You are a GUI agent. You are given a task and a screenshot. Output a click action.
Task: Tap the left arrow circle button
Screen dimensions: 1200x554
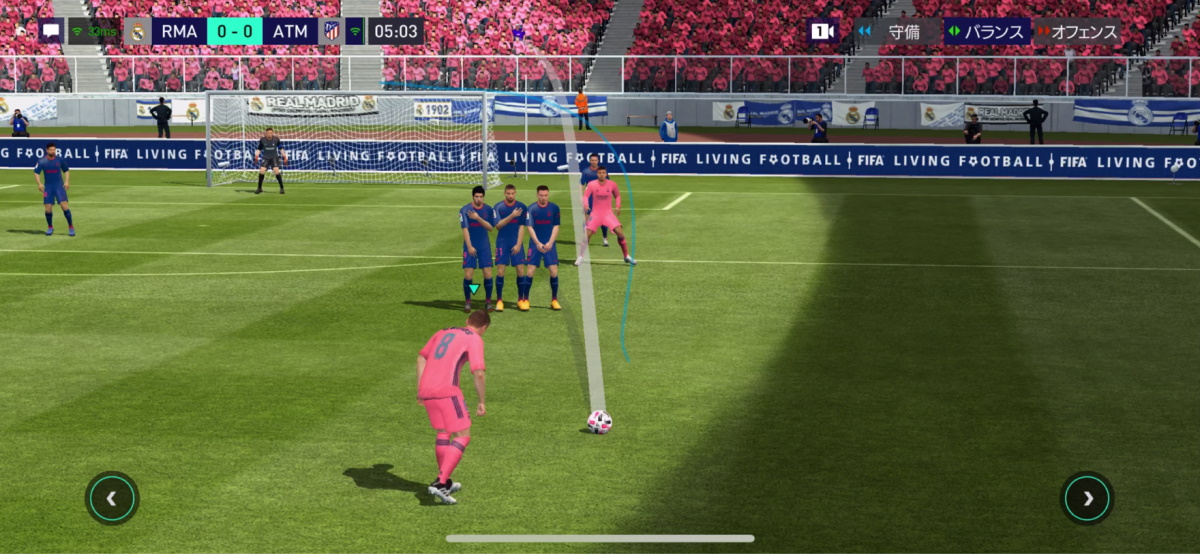112,498
